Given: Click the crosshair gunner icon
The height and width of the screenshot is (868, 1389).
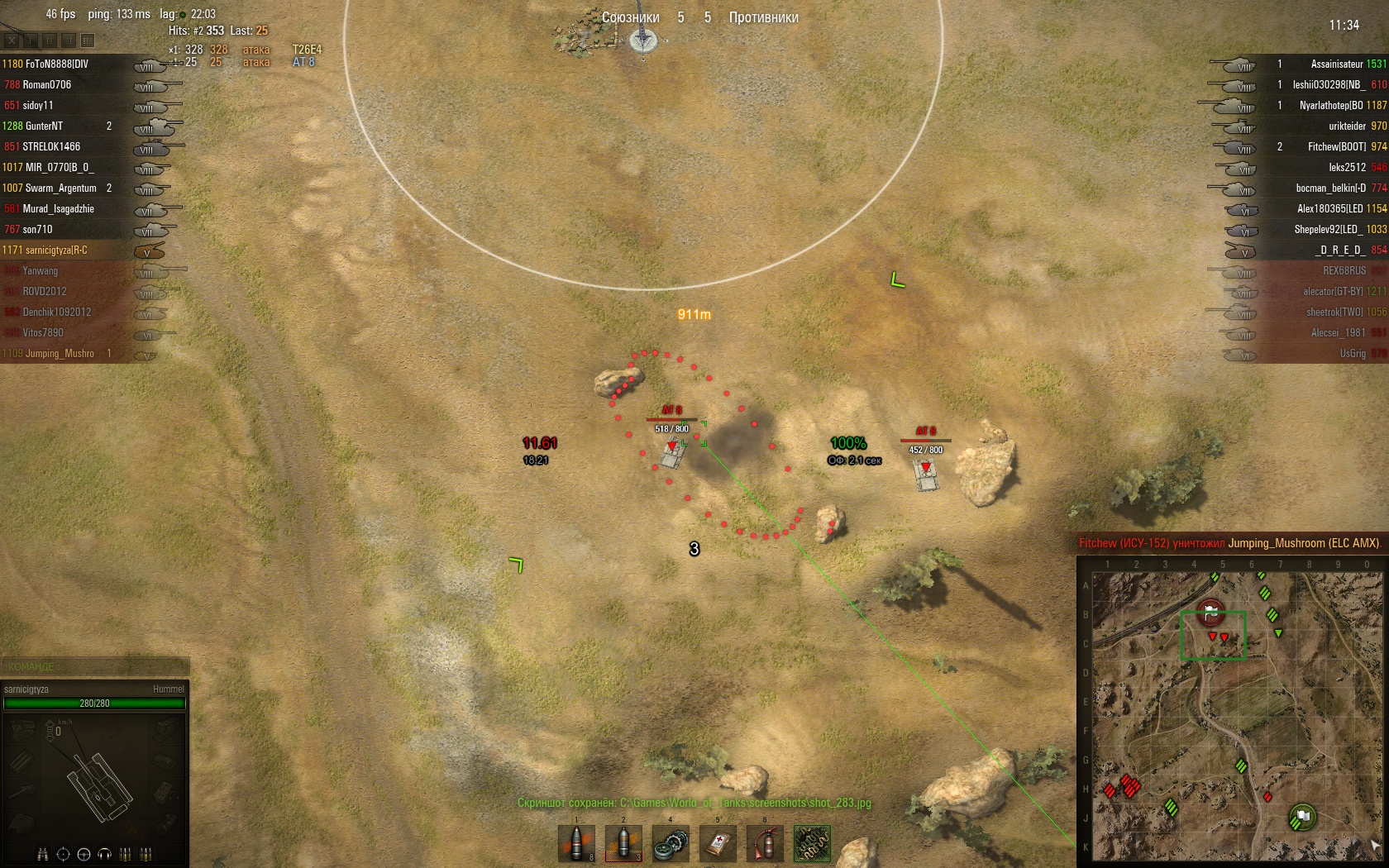Looking at the screenshot, I should point(63,854).
